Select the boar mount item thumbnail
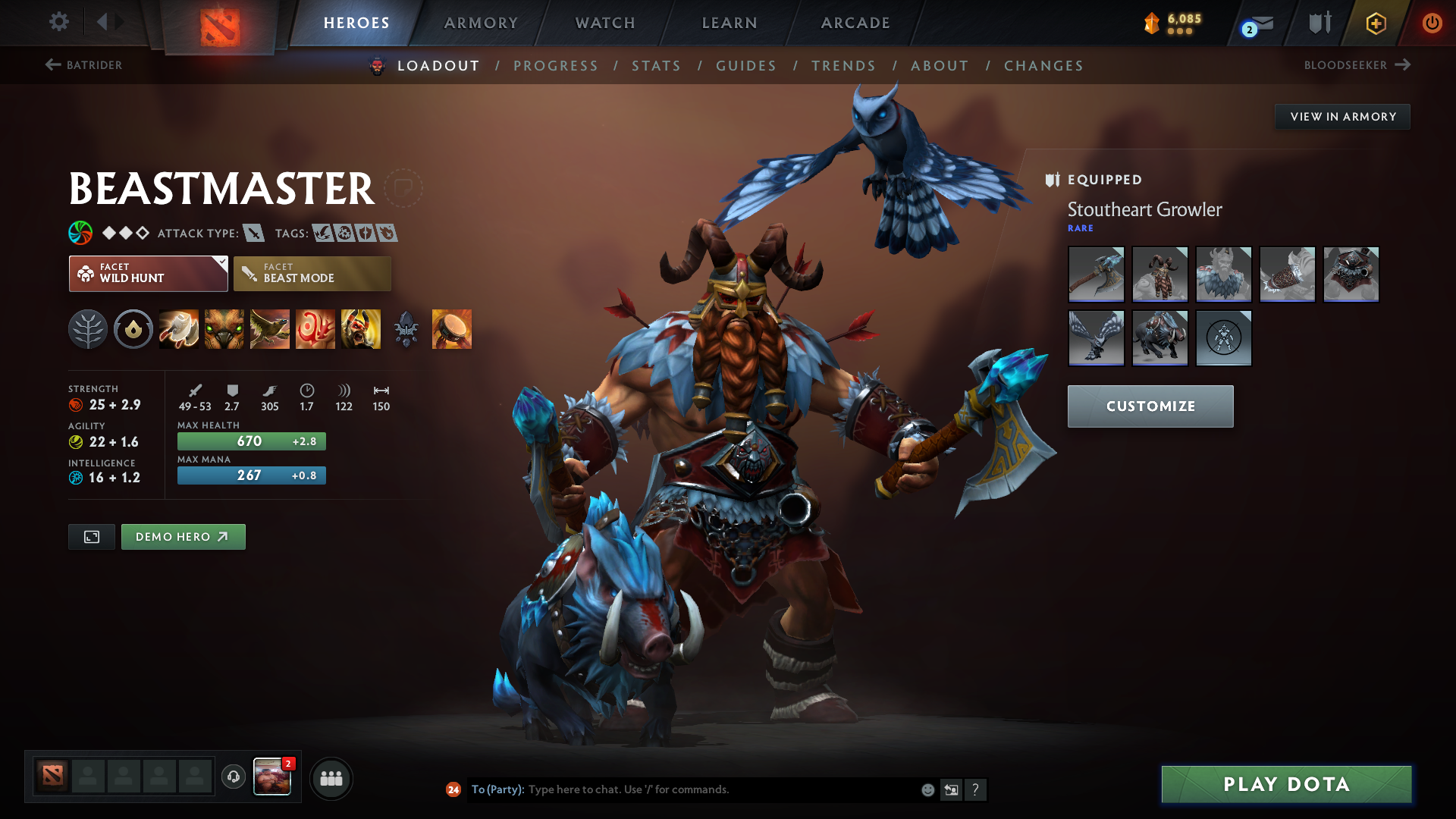This screenshot has width=1456, height=819. [x=1159, y=338]
